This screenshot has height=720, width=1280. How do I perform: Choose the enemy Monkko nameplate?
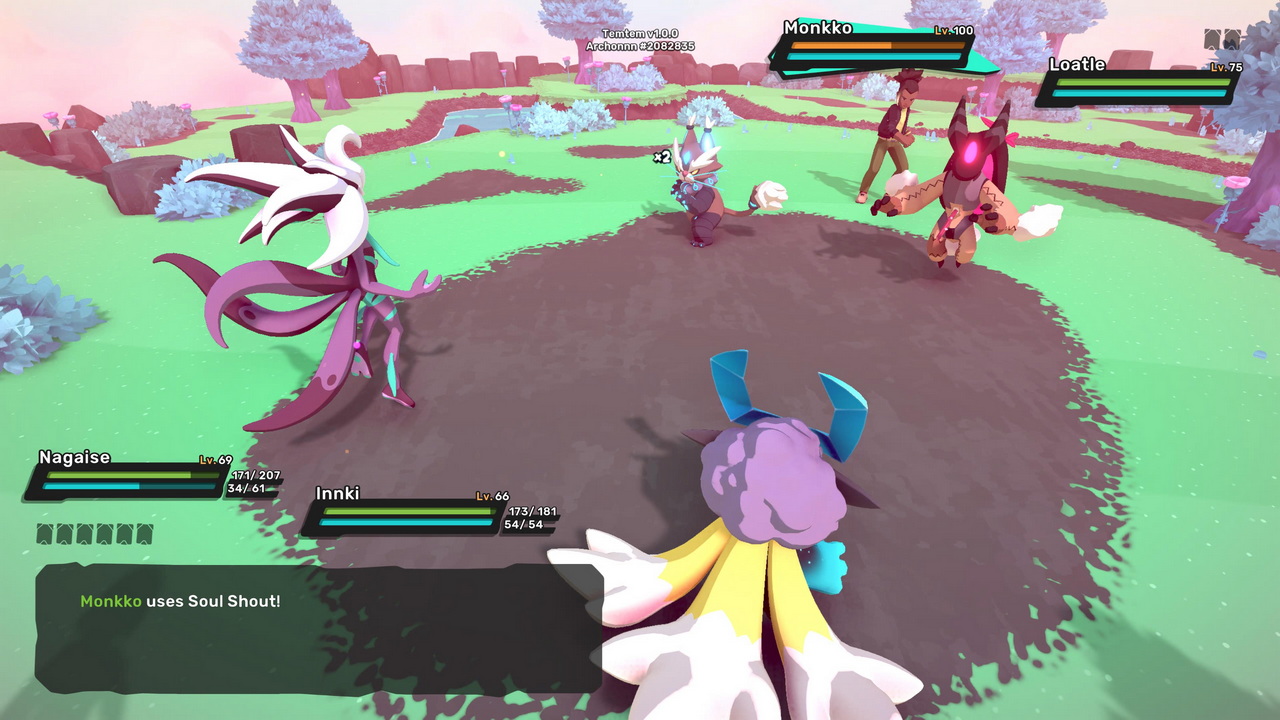click(876, 46)
